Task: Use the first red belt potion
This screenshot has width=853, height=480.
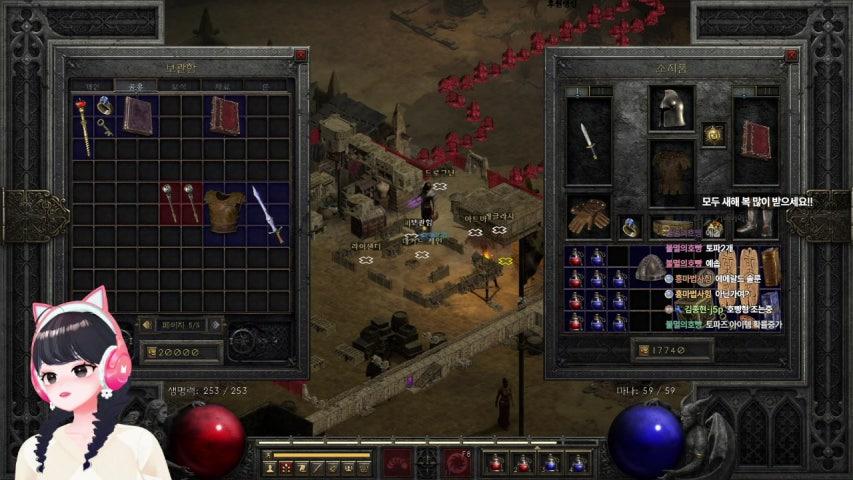Action: 495,463
